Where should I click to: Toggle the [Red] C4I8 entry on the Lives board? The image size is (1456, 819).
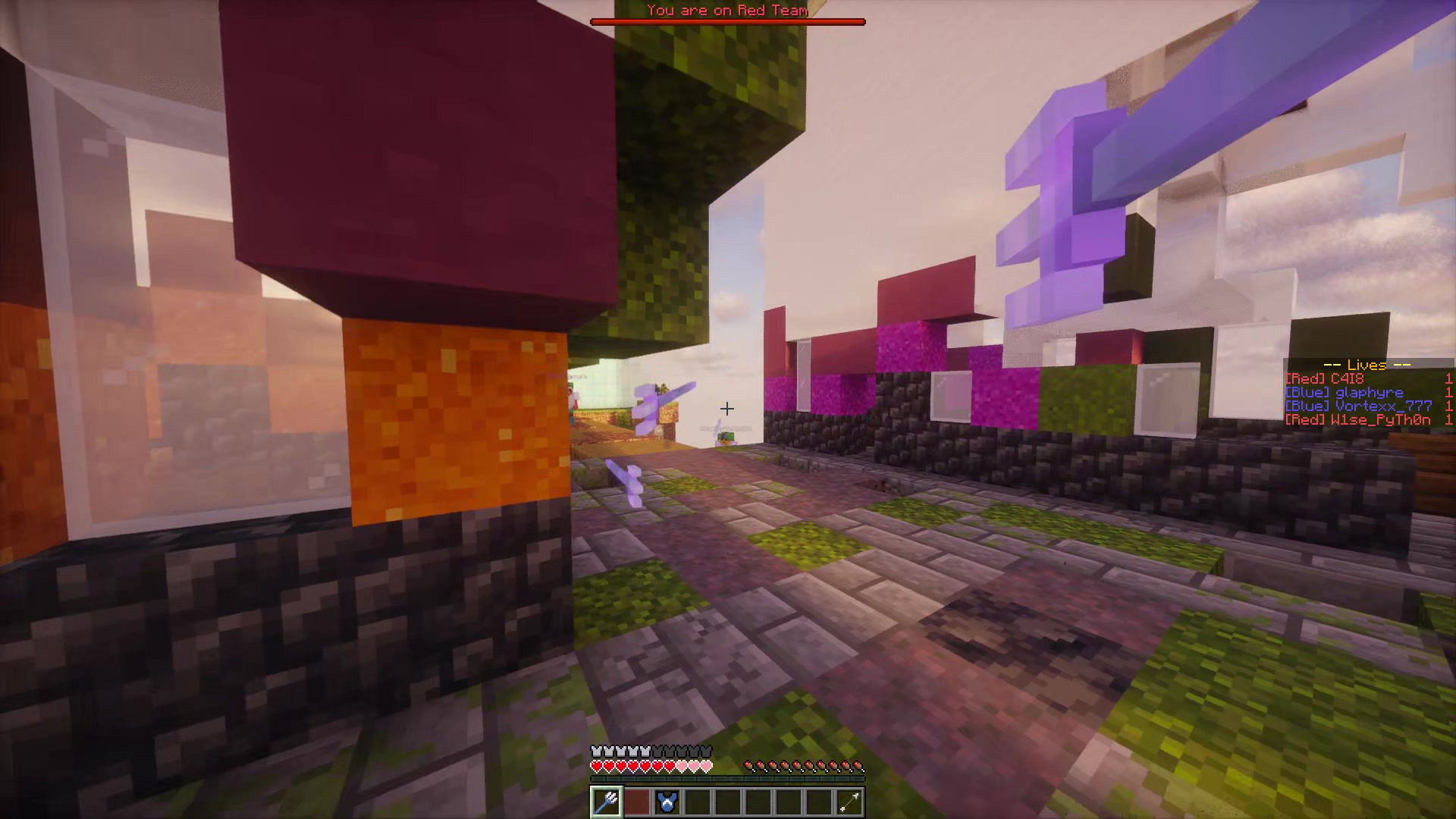1324,378
